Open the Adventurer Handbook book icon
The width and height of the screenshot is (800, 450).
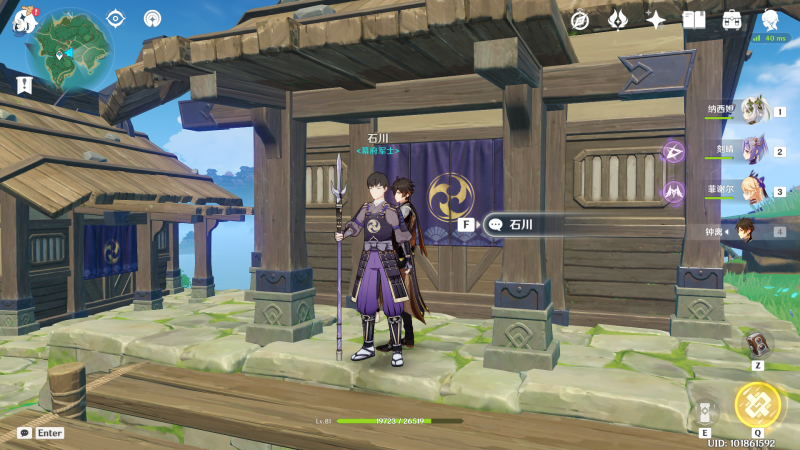point(694,20)
